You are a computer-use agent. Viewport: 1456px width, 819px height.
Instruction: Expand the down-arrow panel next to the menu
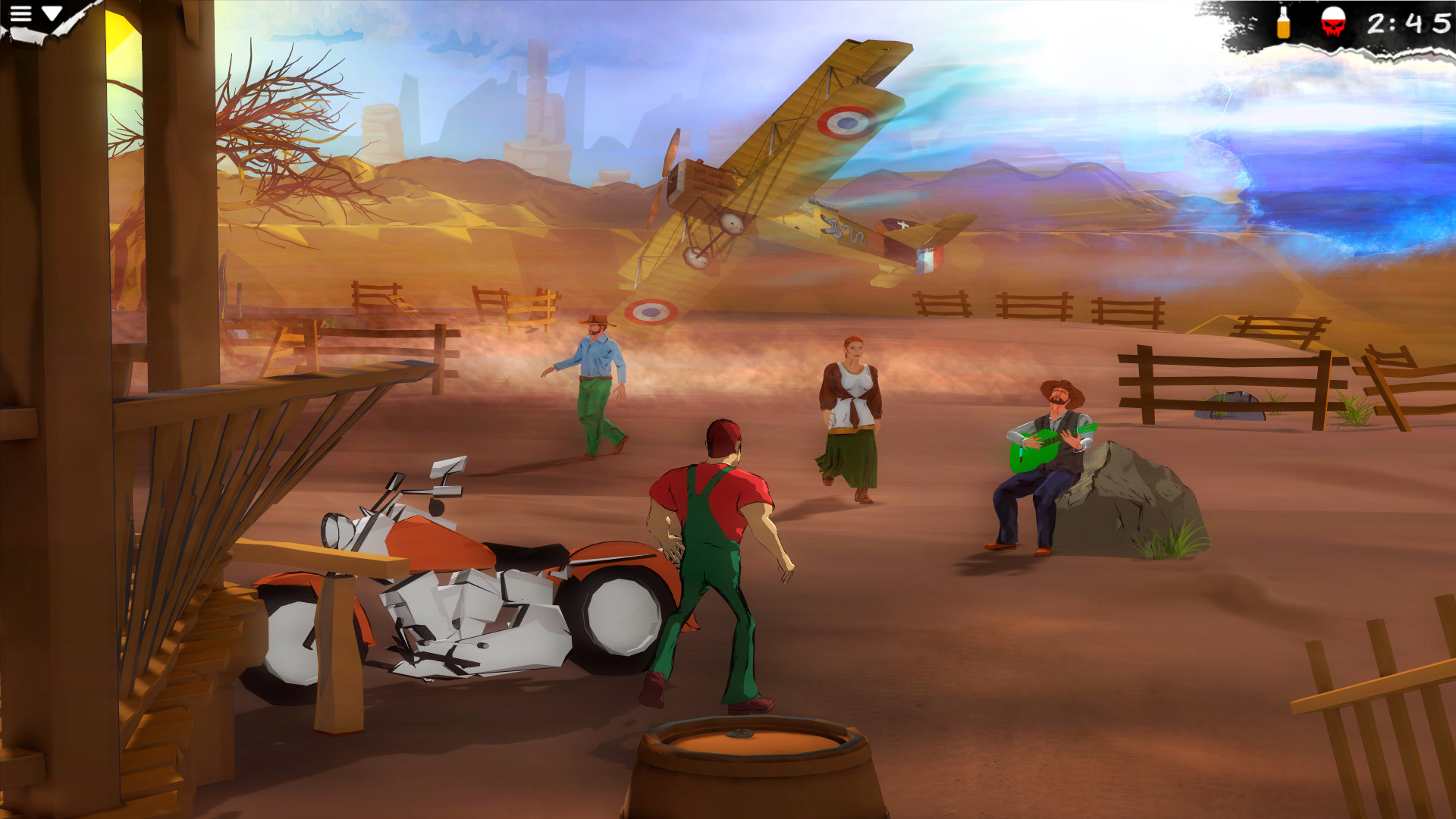click(x=50, y=14)
